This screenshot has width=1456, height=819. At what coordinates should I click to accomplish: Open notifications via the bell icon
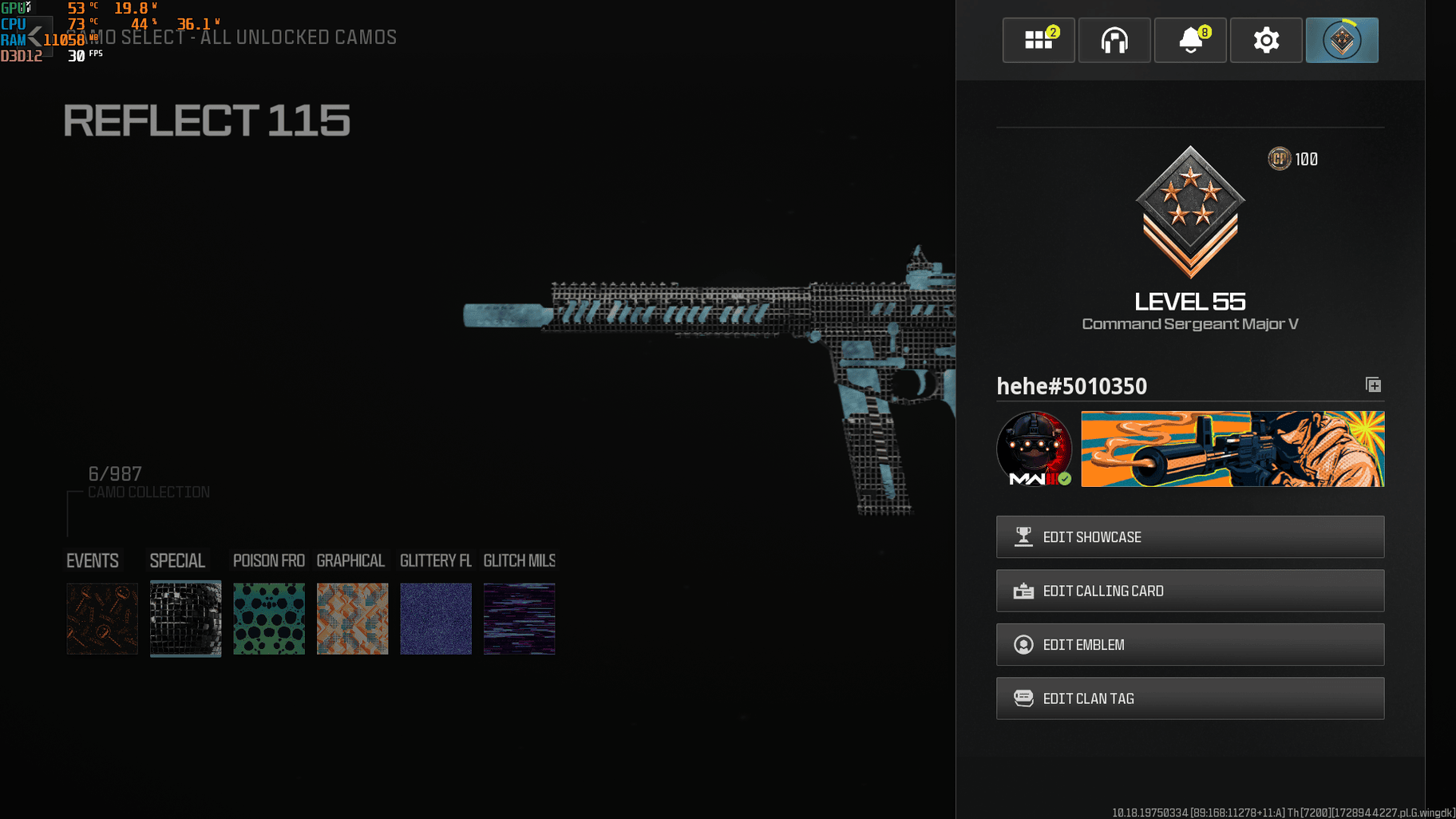(1190, 40)
